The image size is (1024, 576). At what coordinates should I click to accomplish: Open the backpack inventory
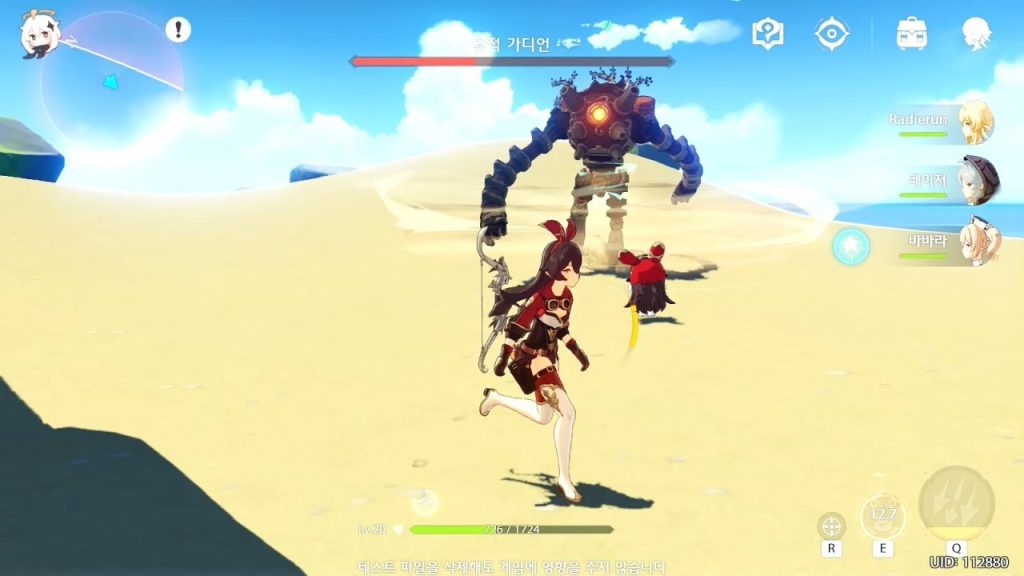coord(911,34)
